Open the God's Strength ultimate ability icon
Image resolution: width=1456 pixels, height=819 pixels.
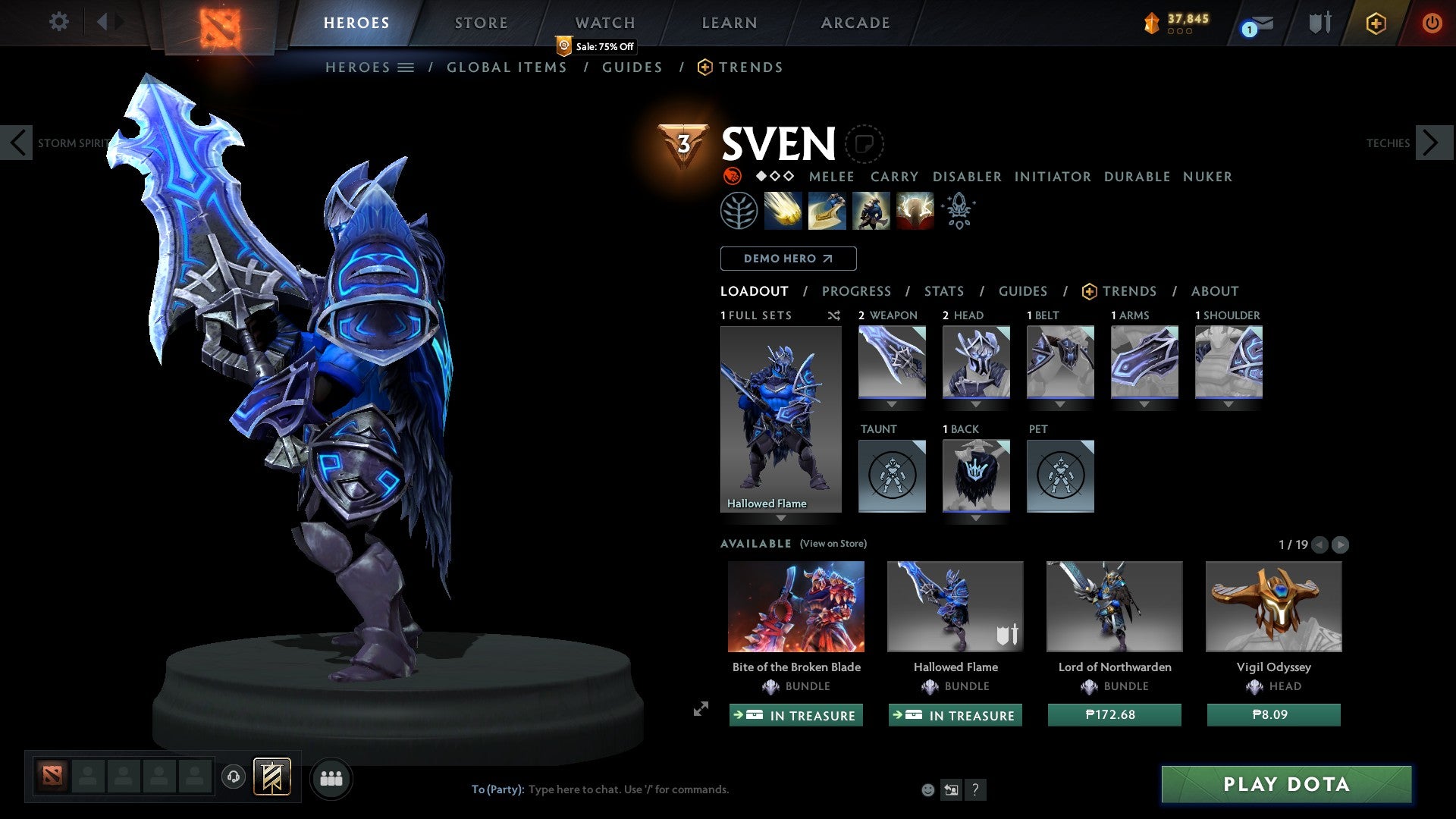[x=914, y=211]
